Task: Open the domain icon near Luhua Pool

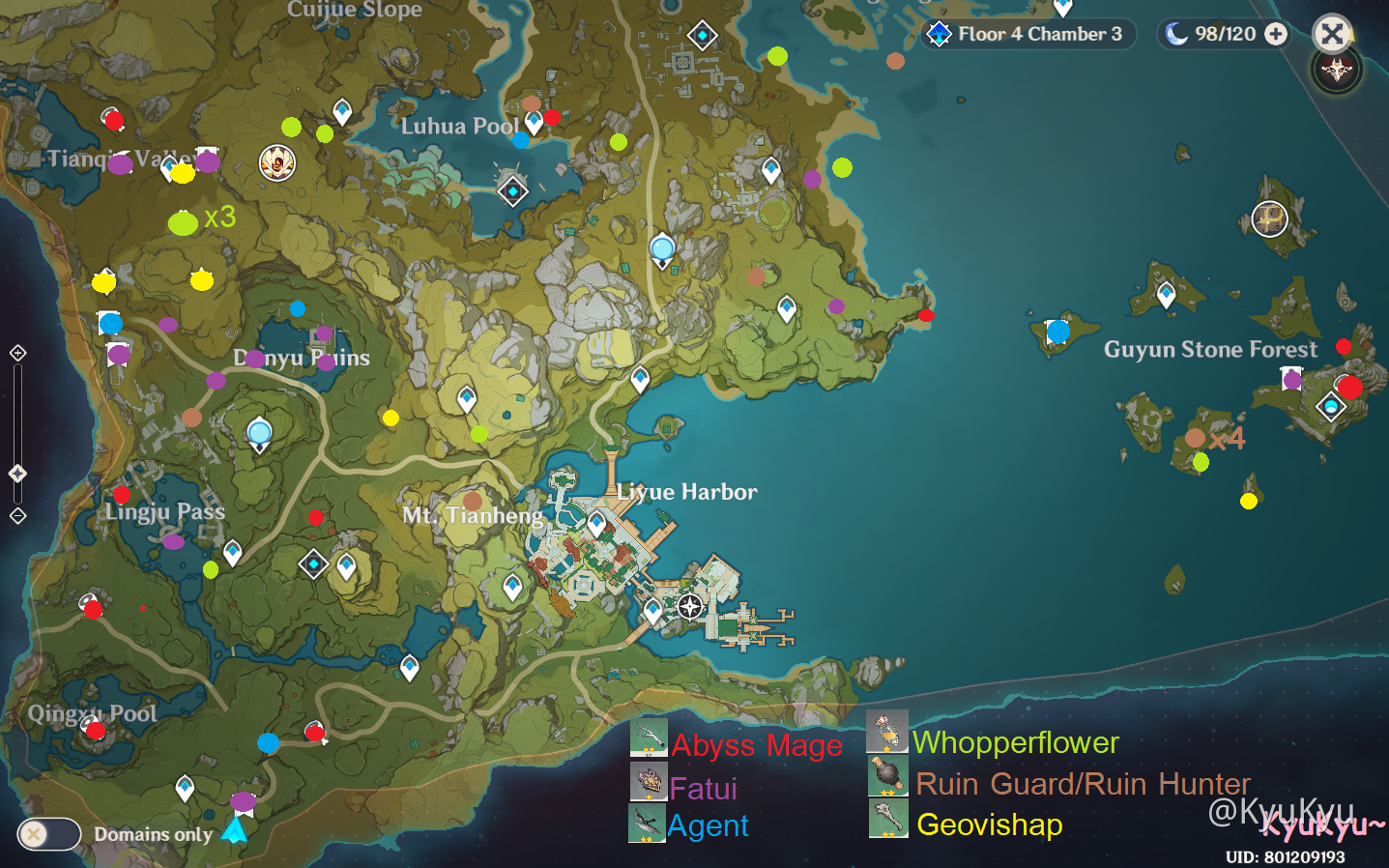Action: pos(512,192)
